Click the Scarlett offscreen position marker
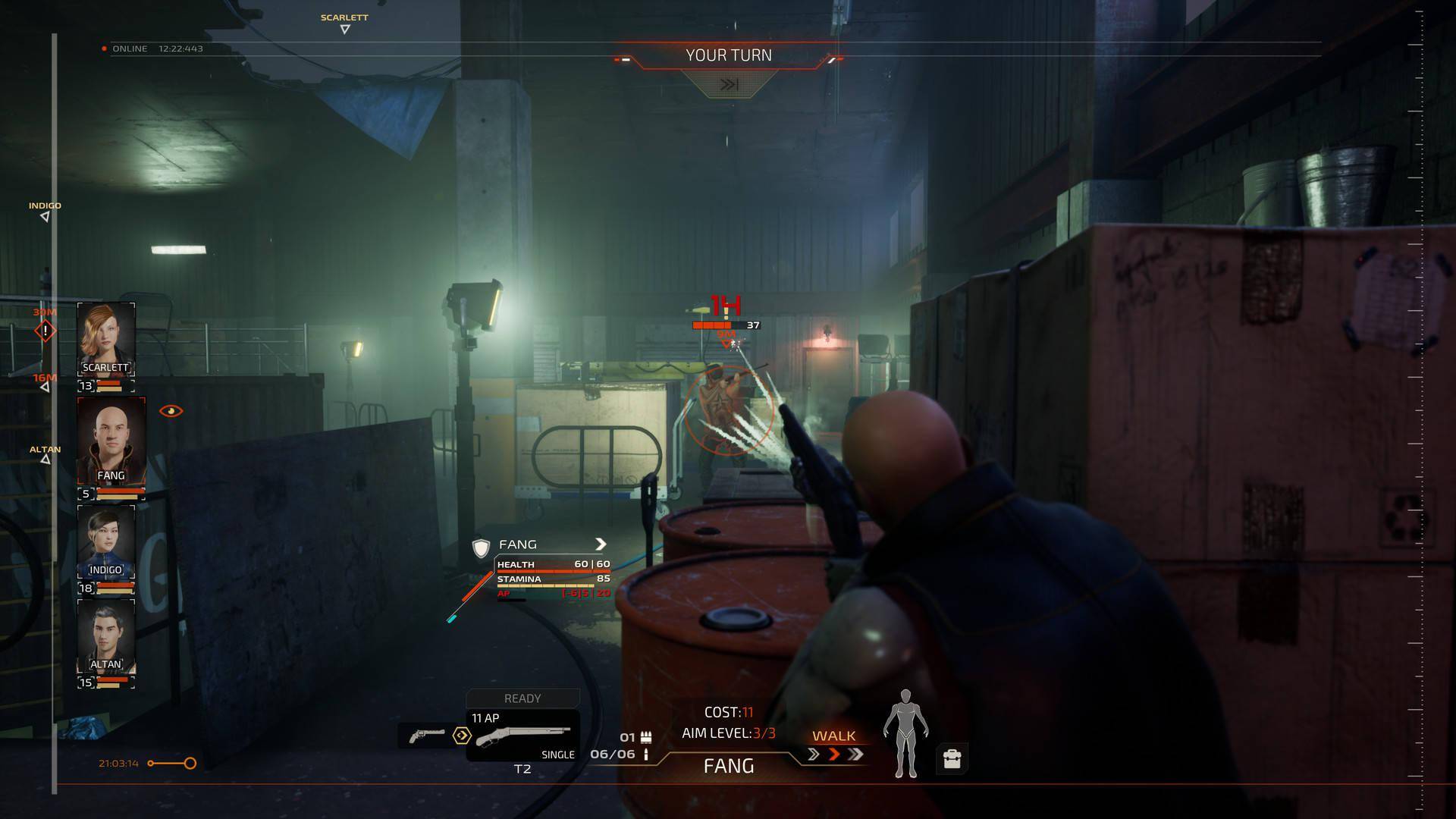Image resolution: width=1456 pixels, height=819 pixels. pos(344,29)
